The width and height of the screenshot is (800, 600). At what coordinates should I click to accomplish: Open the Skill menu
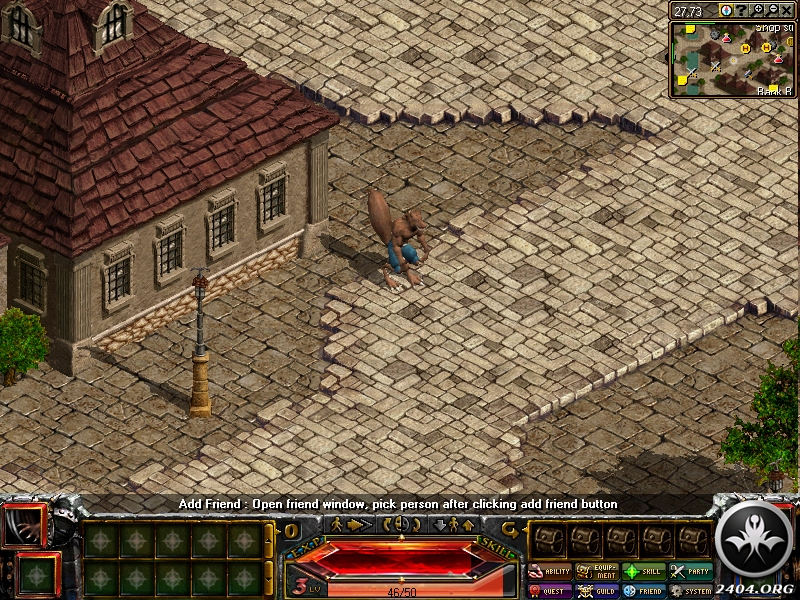[x=643, y=572]
